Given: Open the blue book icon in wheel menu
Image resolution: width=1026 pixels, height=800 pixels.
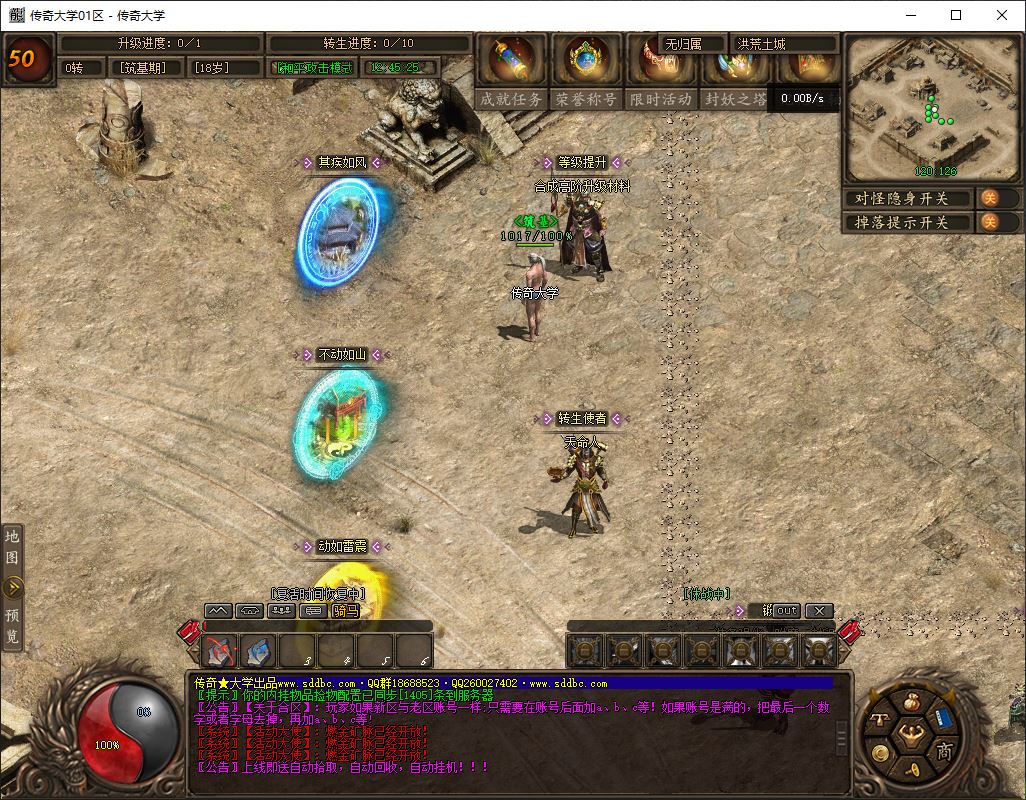Looking at the screenshot, I should click(941, 717).
